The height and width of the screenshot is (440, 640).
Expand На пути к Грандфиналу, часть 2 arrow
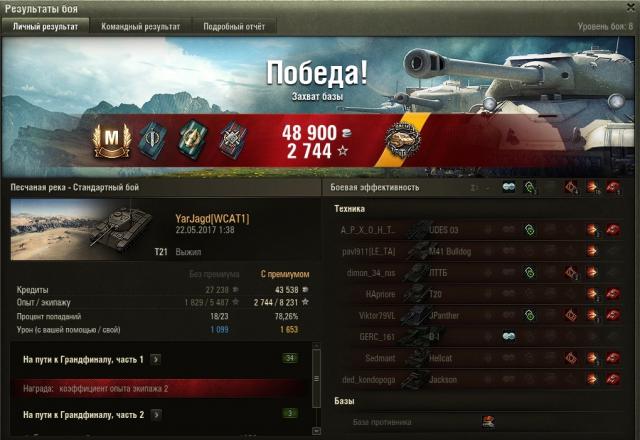(x=156, y=414)
